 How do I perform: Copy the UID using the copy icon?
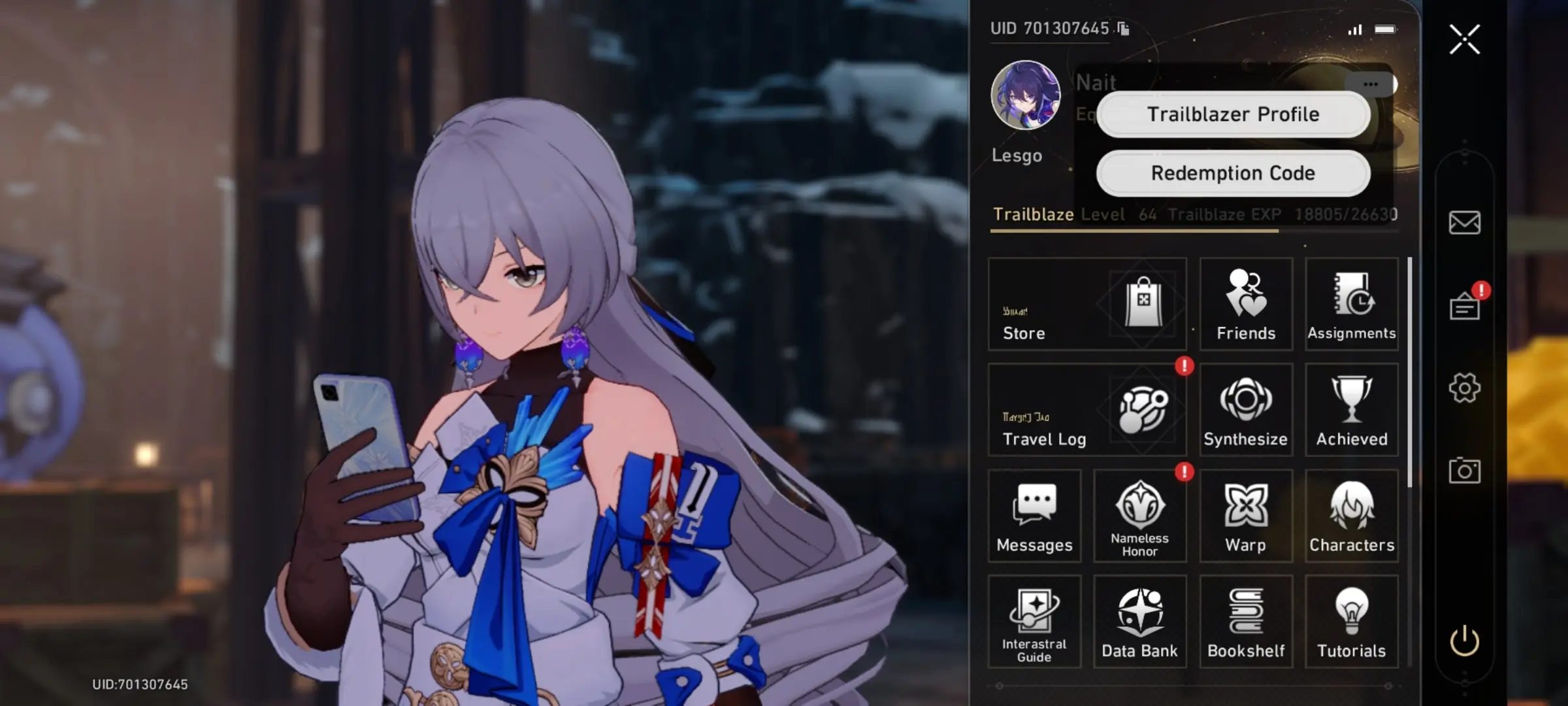1123,29
